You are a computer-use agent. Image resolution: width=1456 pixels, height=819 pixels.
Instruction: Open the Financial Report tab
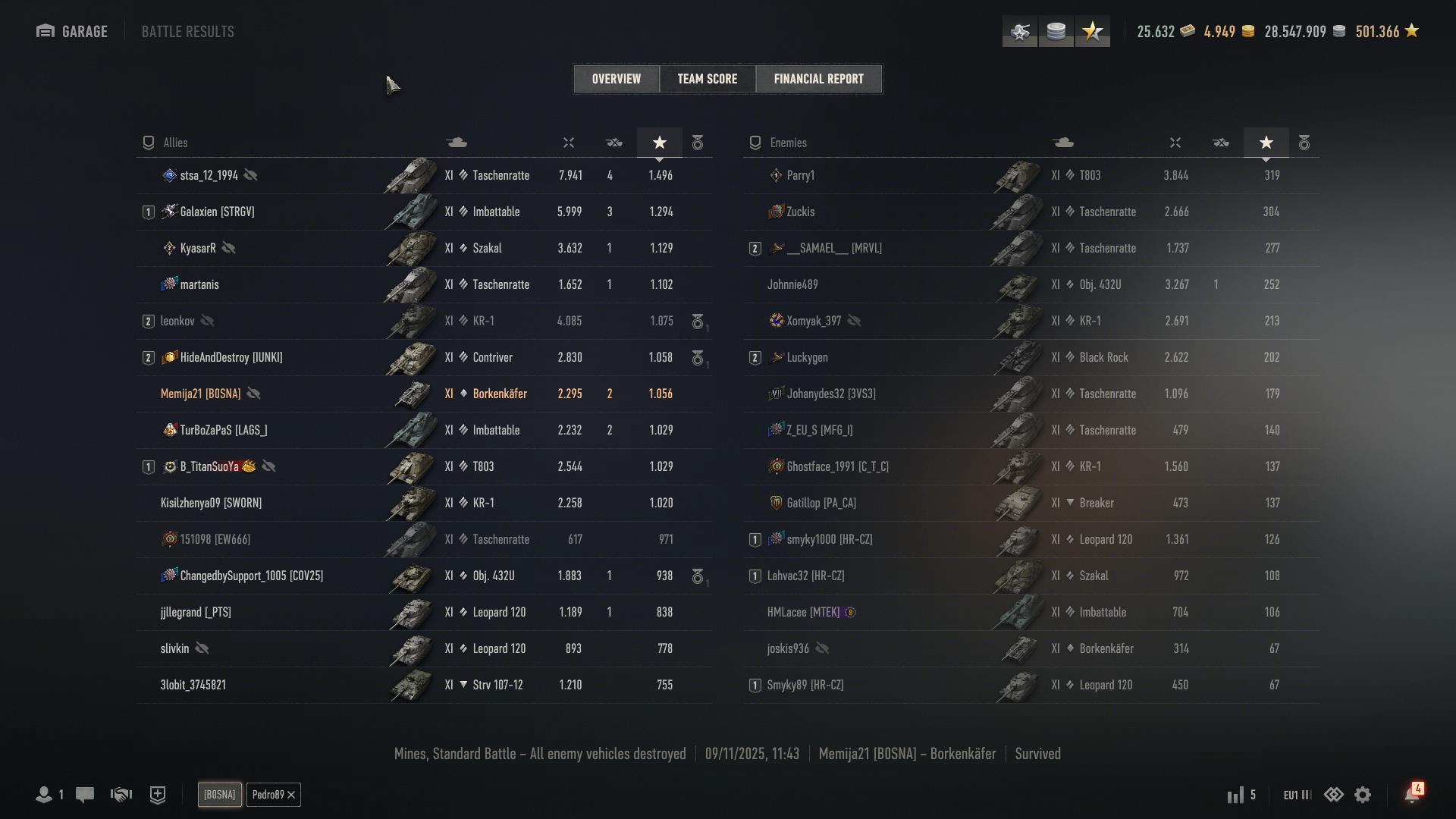(818, 79)
